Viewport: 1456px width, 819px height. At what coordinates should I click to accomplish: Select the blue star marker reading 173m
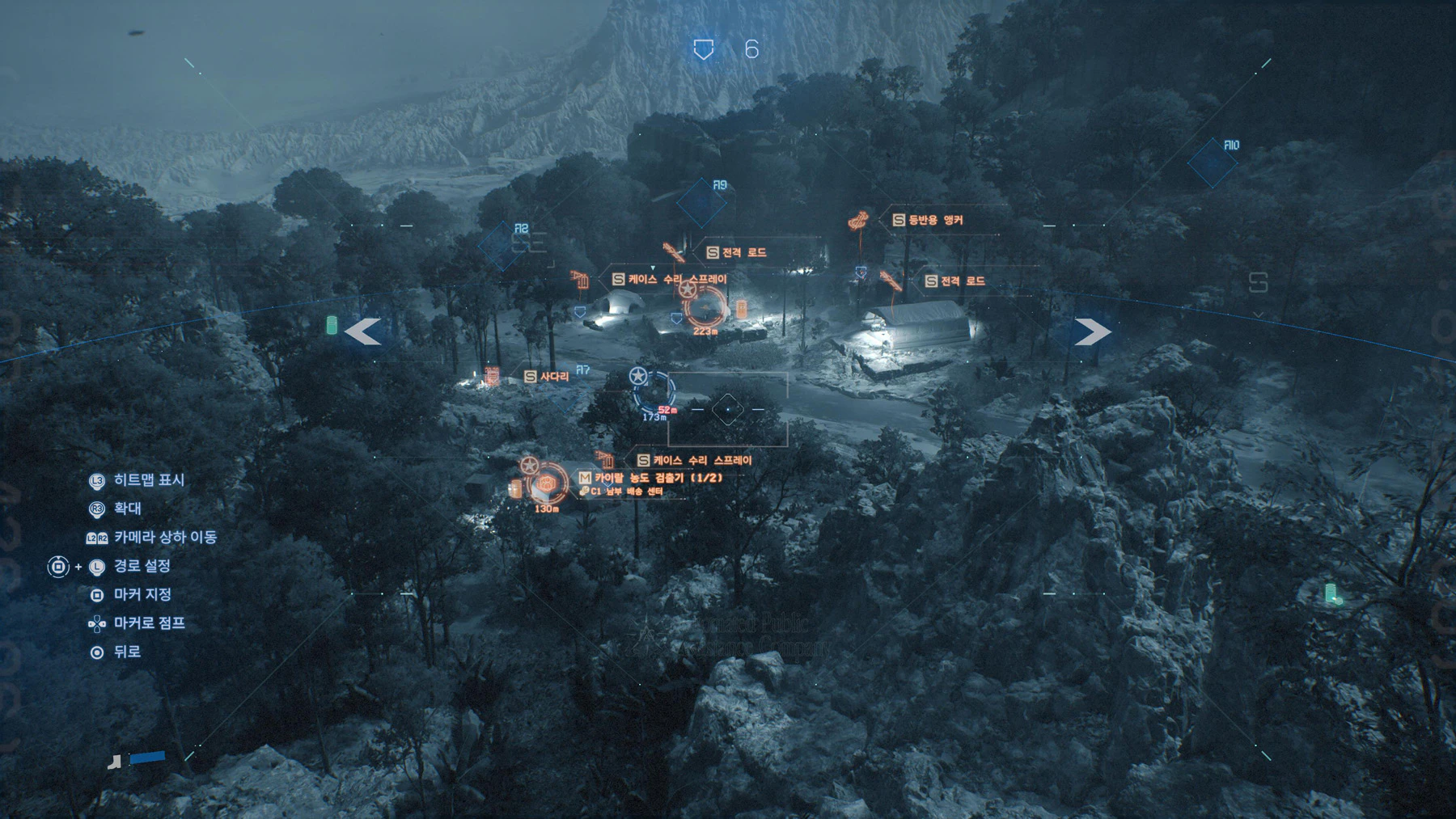(652, 391)
